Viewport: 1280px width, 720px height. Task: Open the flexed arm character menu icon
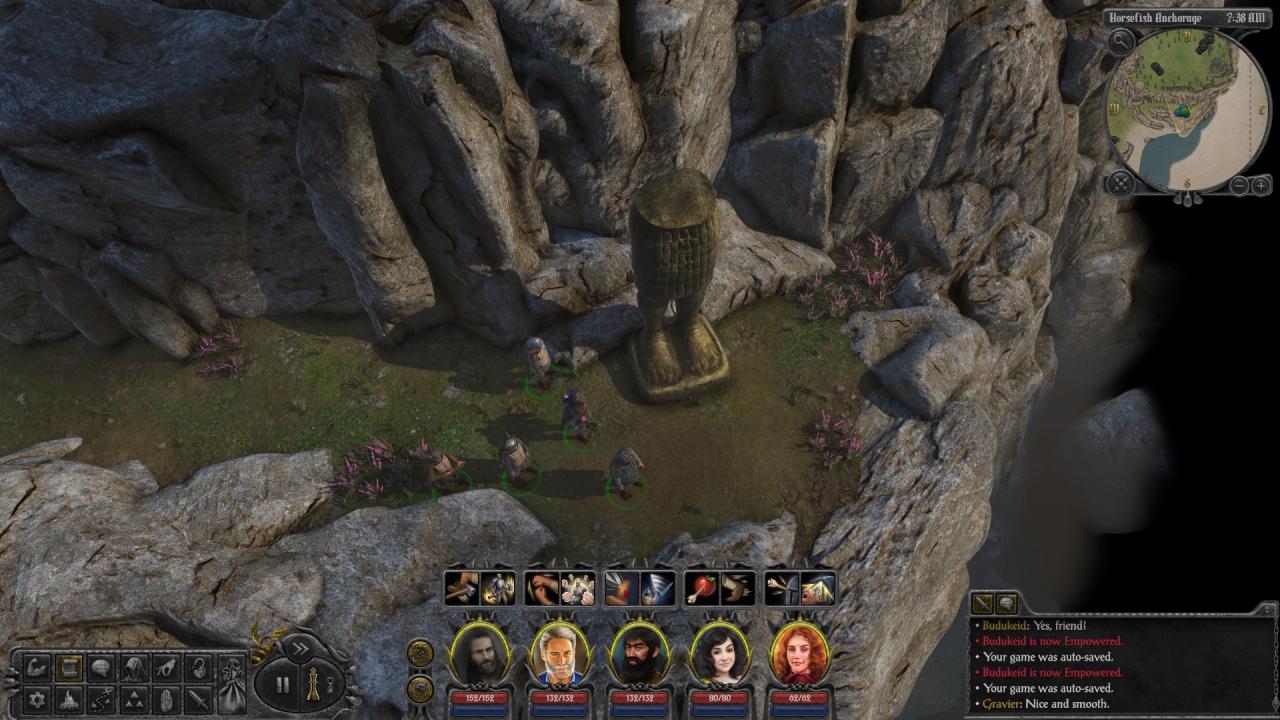tap(37, 667)
